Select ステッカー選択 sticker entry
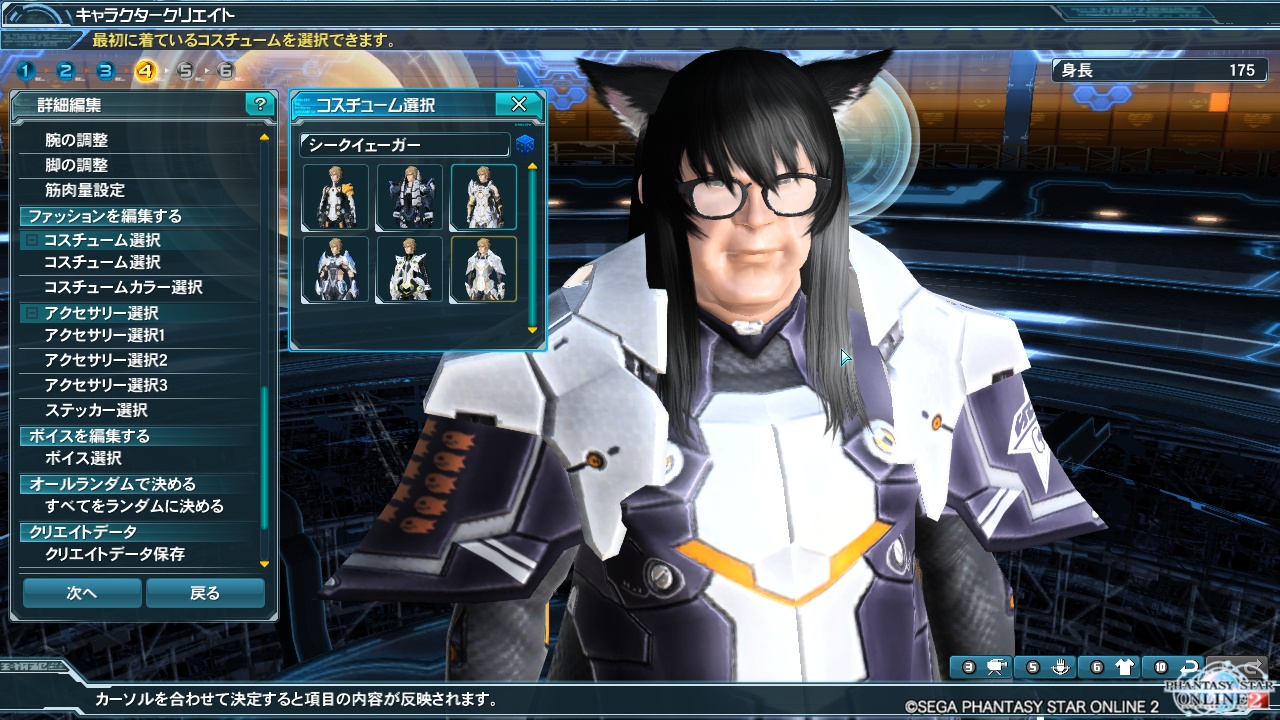Image resolution: width=1280 pixels, height=720 pixels. (x=96, y=410)
